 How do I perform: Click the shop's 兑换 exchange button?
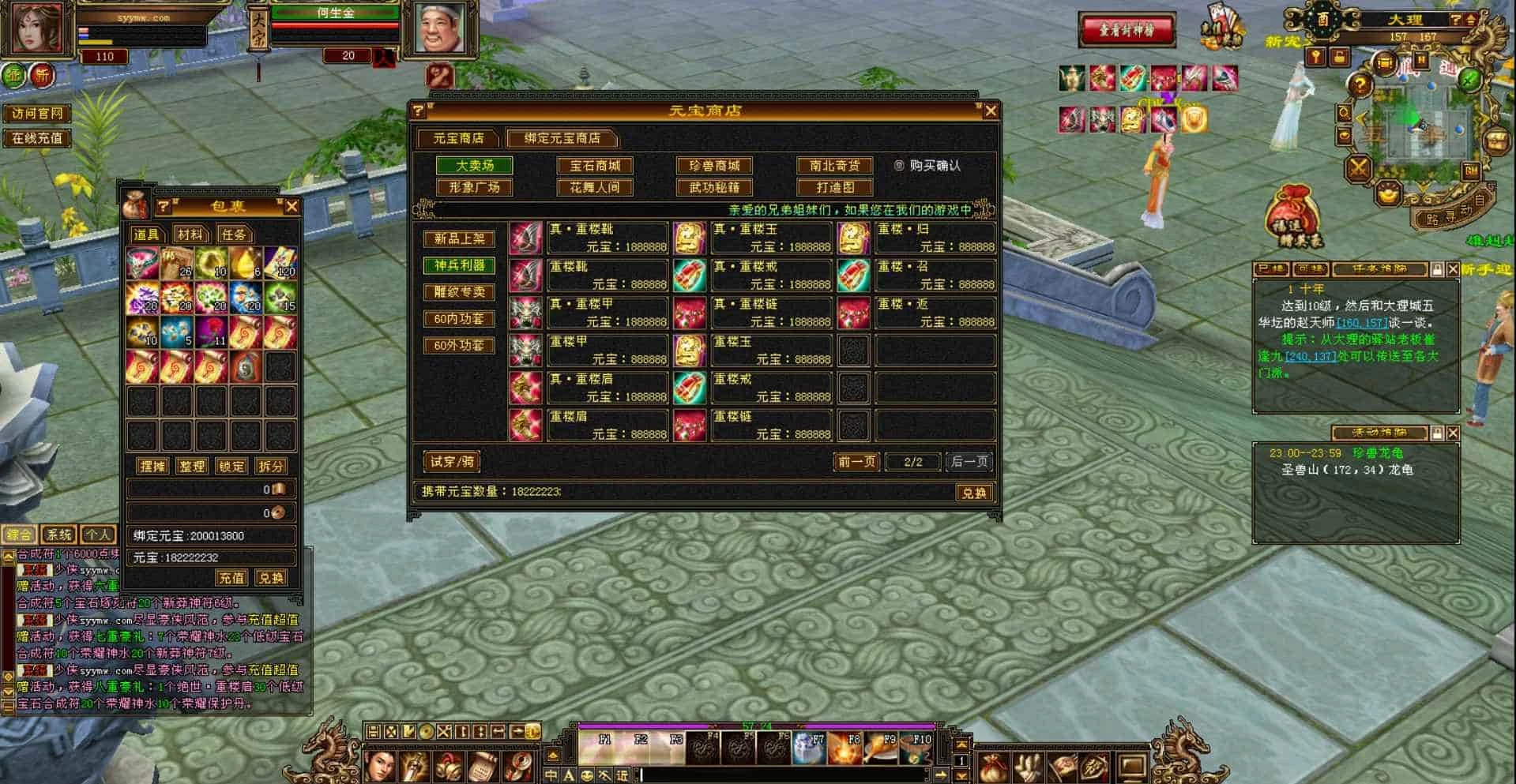point(973,493)
